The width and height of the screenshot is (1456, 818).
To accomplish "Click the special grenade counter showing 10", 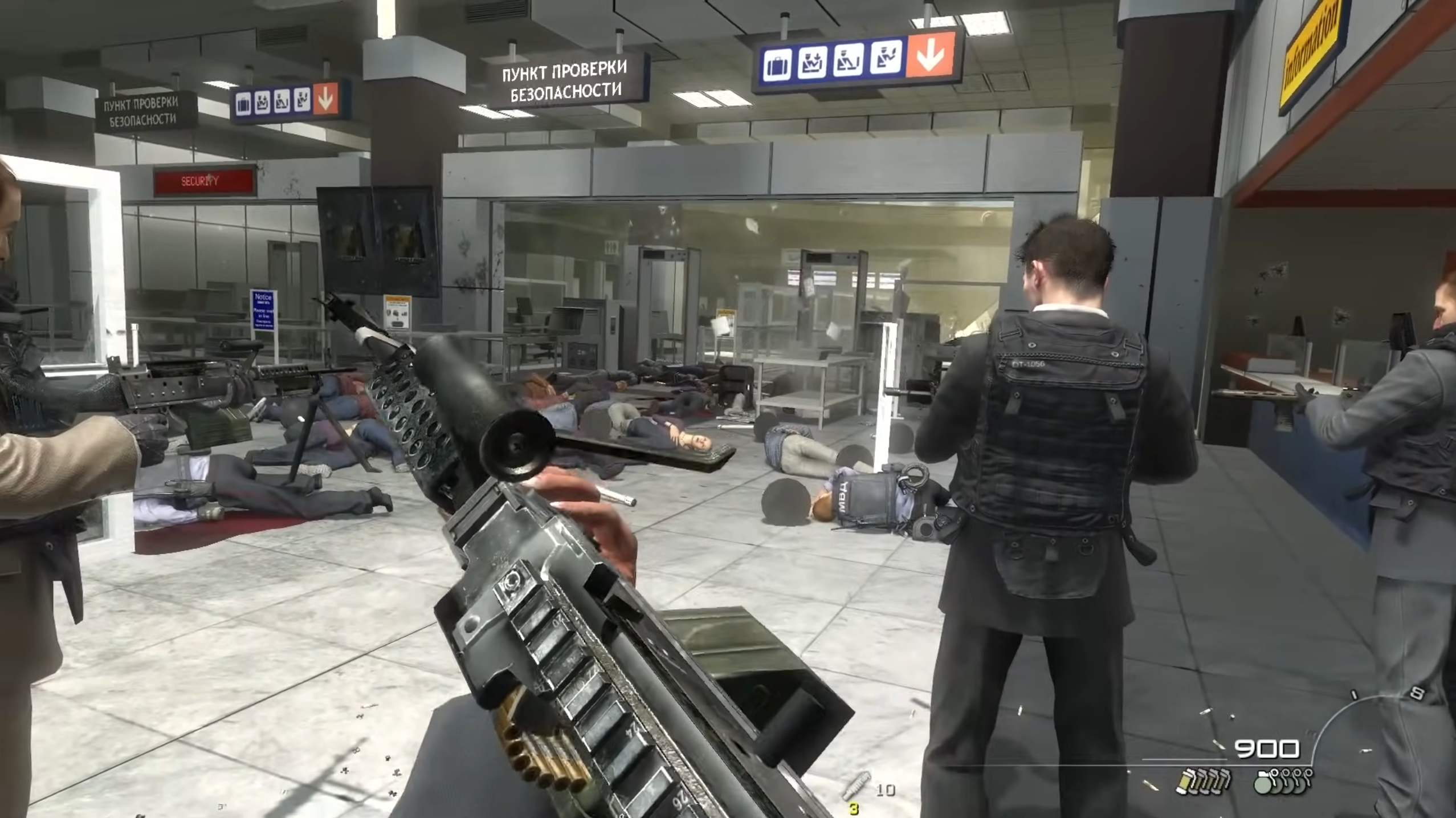I will pyautogui.click(x=886, y=791).
